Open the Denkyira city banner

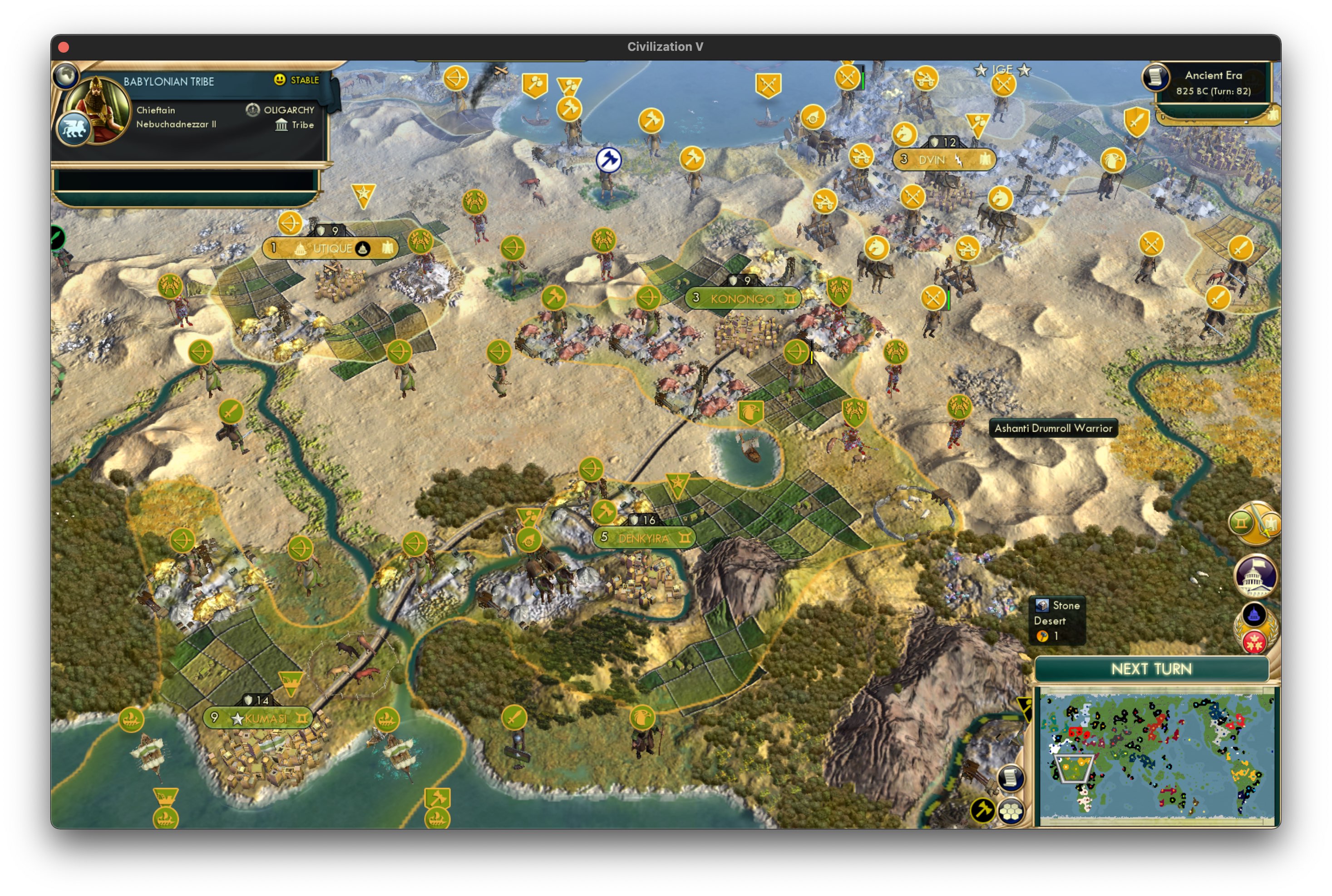click(644, 538)
